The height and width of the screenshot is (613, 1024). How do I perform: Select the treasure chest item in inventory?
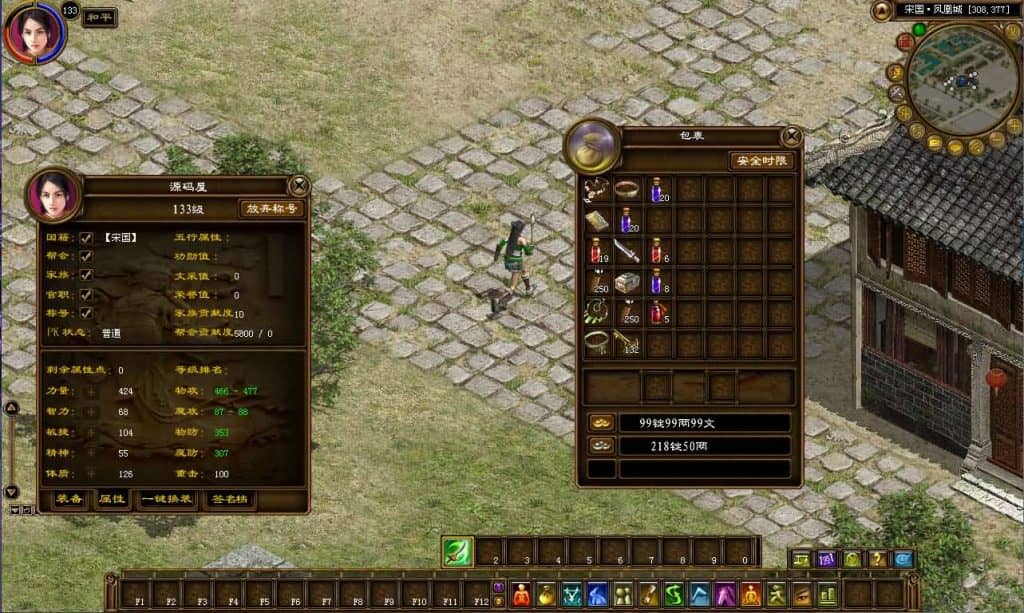coord(628,282)
